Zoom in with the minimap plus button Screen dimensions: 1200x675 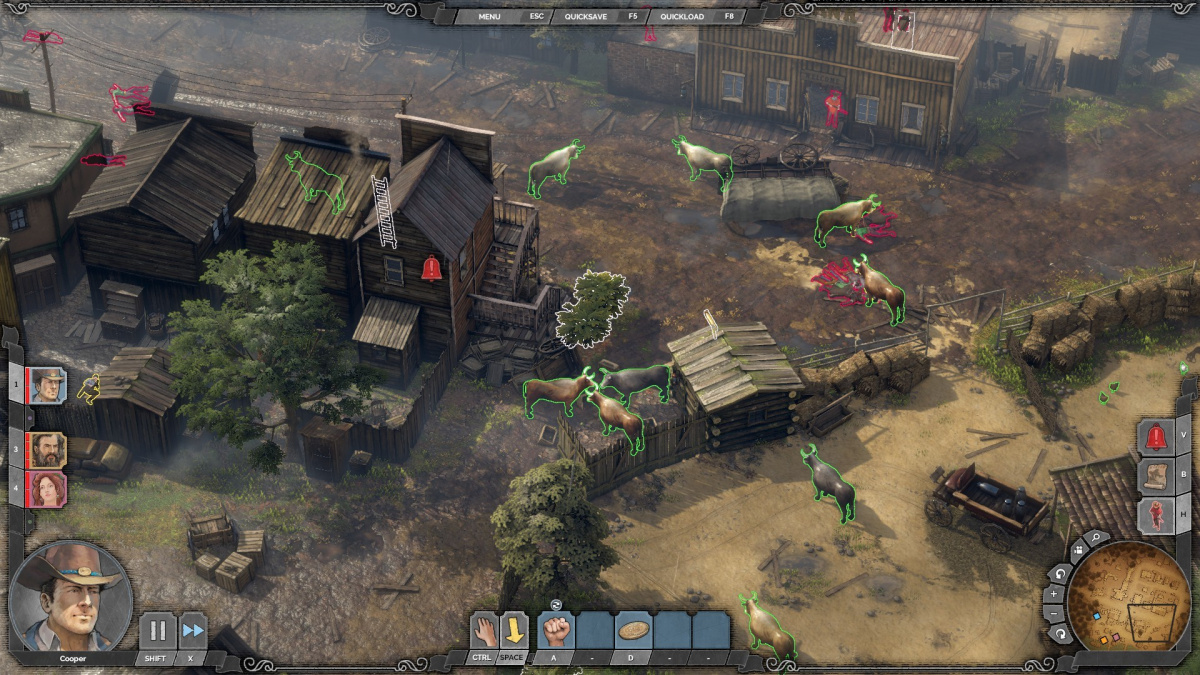pos(1054,594)
